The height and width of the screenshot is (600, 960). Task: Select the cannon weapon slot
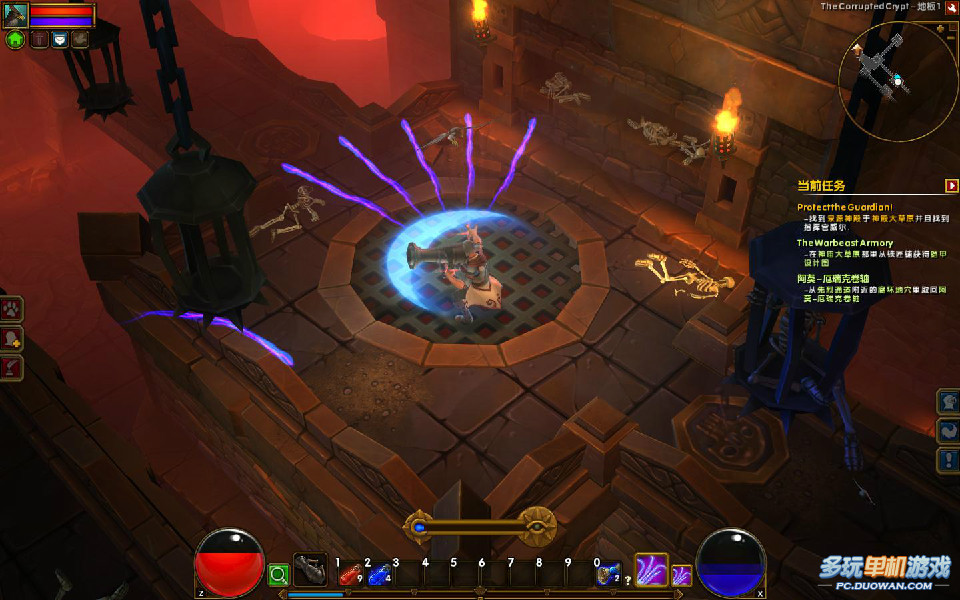click(x=310, y=571)
